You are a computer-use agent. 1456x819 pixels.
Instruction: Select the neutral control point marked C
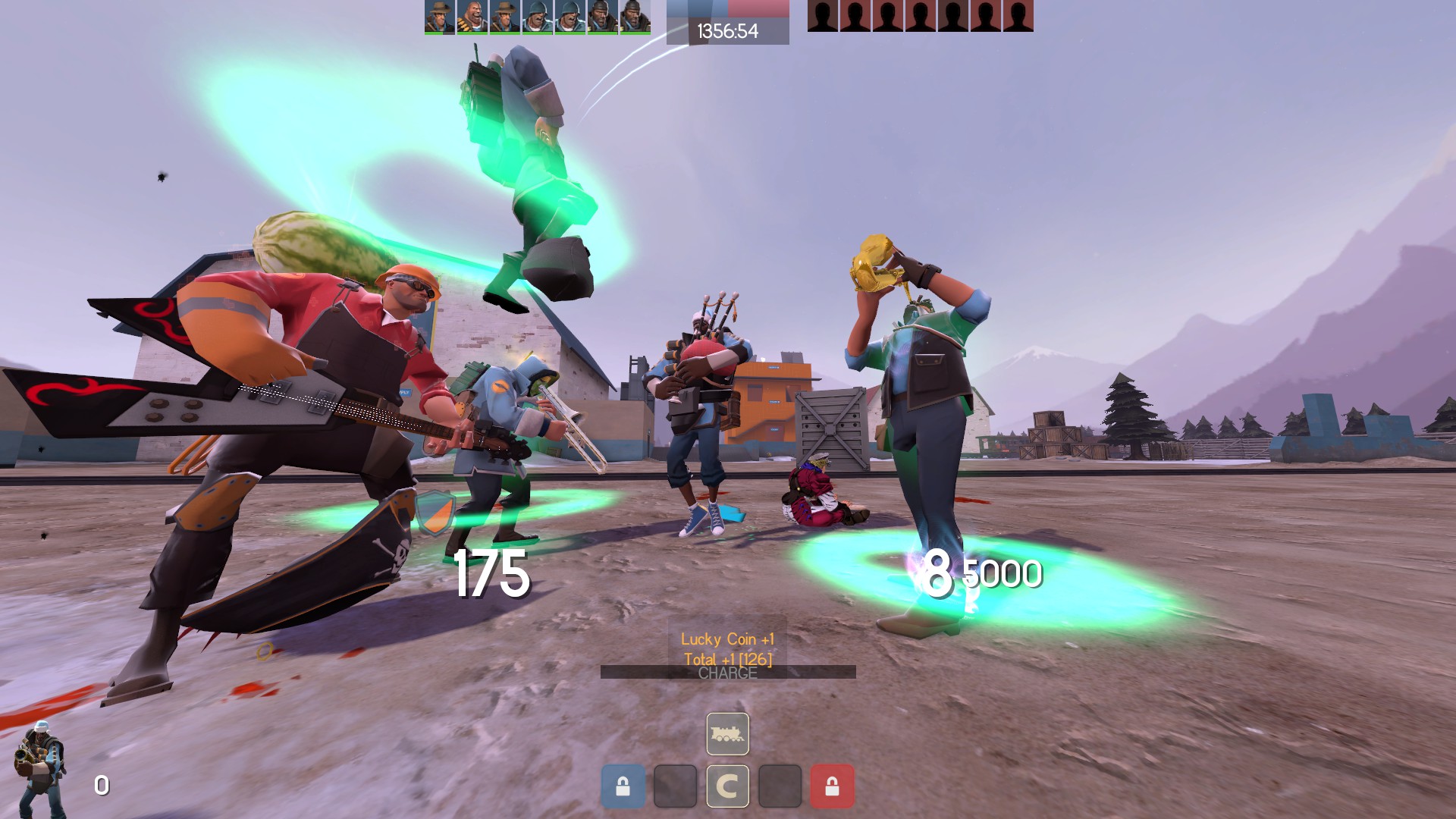point(728,786)
